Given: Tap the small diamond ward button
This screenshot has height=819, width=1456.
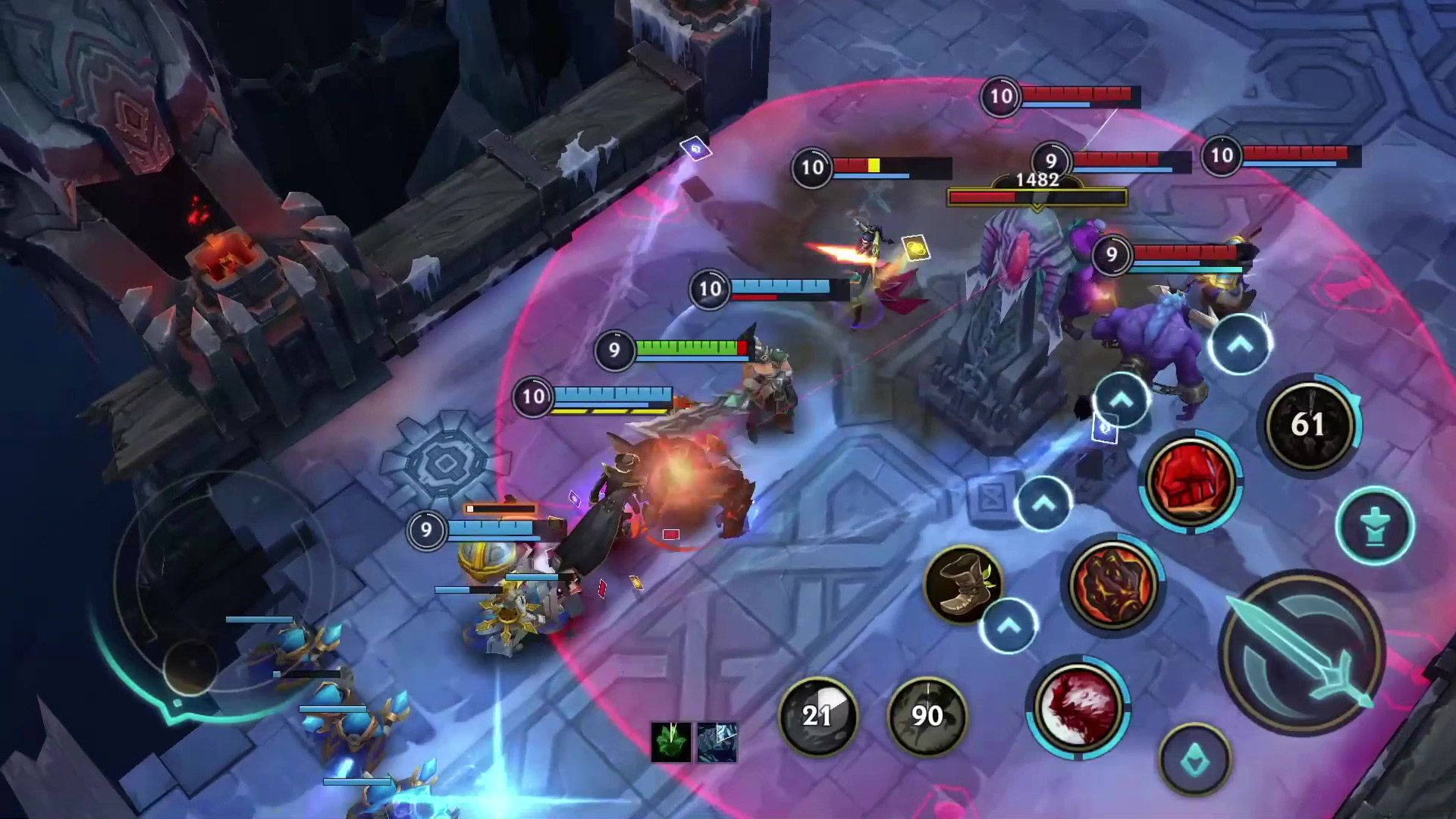Looking at the screenshot, I should (1194, 760).
